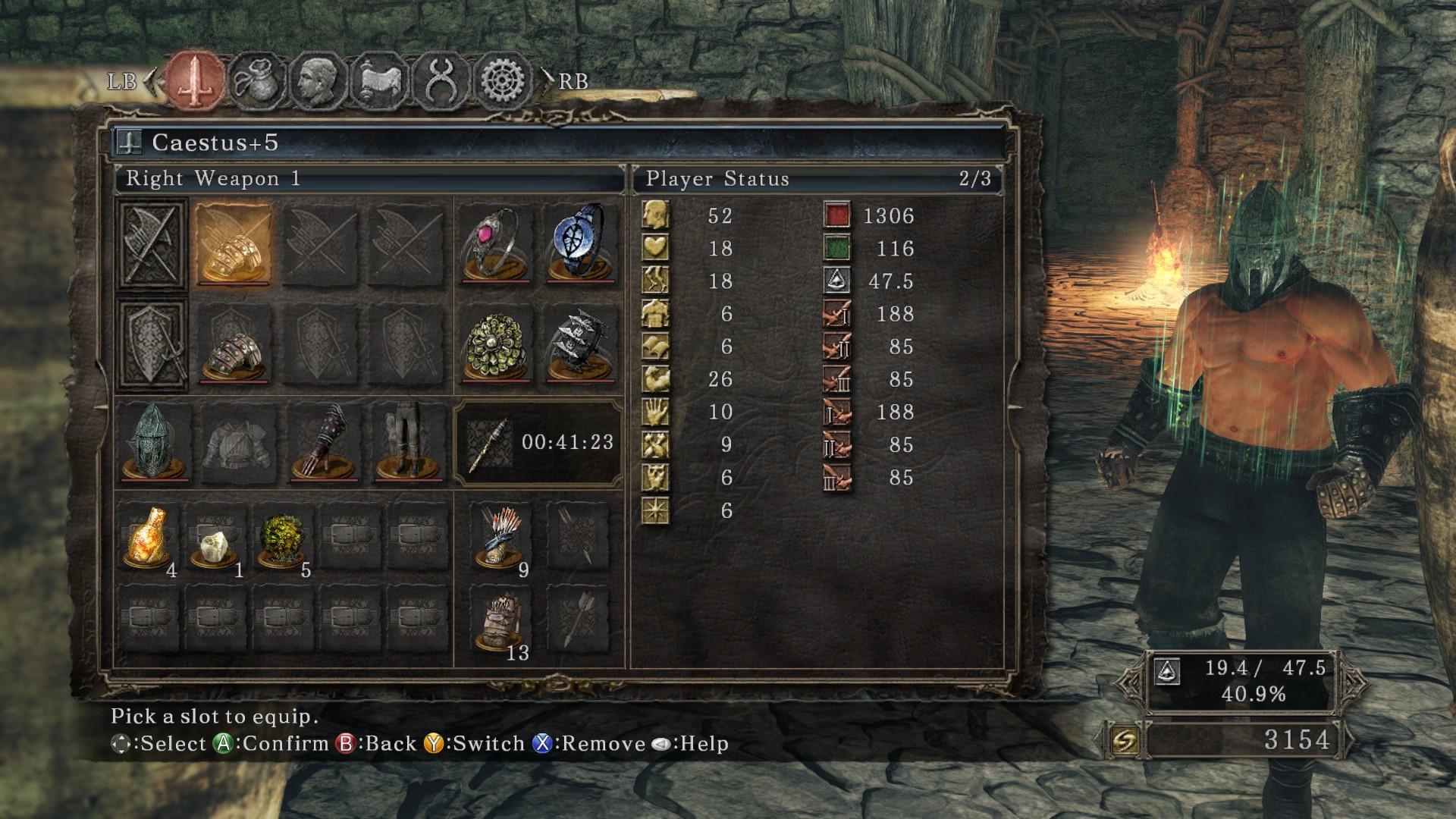
Task: Switch to the sword equipment tab
Action: [x=196, y=80]
